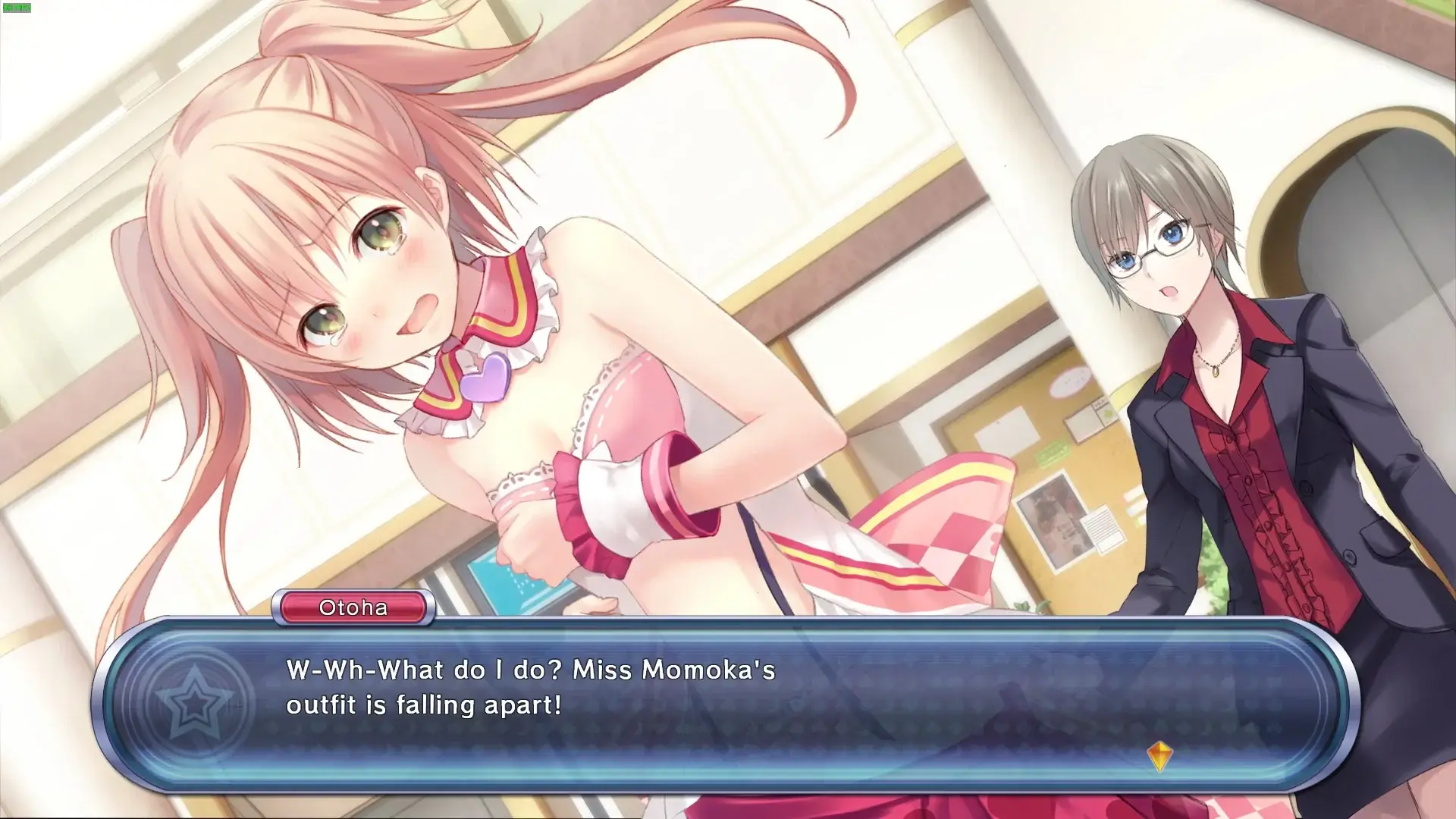Select the Otoha name tag
The image size is (1456, 819).
coord(351,607)
